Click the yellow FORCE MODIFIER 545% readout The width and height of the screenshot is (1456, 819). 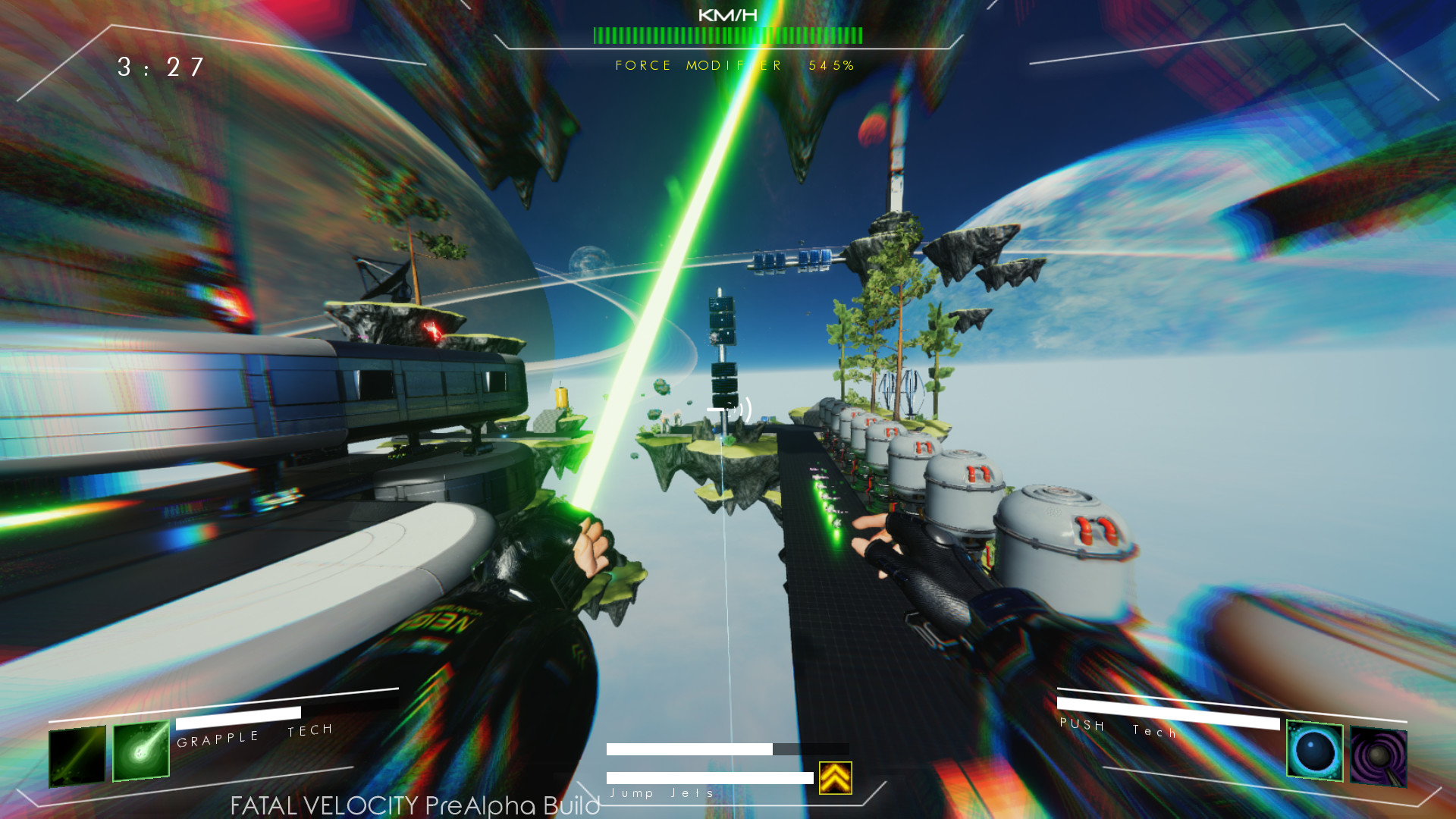[x=733, y=66]
